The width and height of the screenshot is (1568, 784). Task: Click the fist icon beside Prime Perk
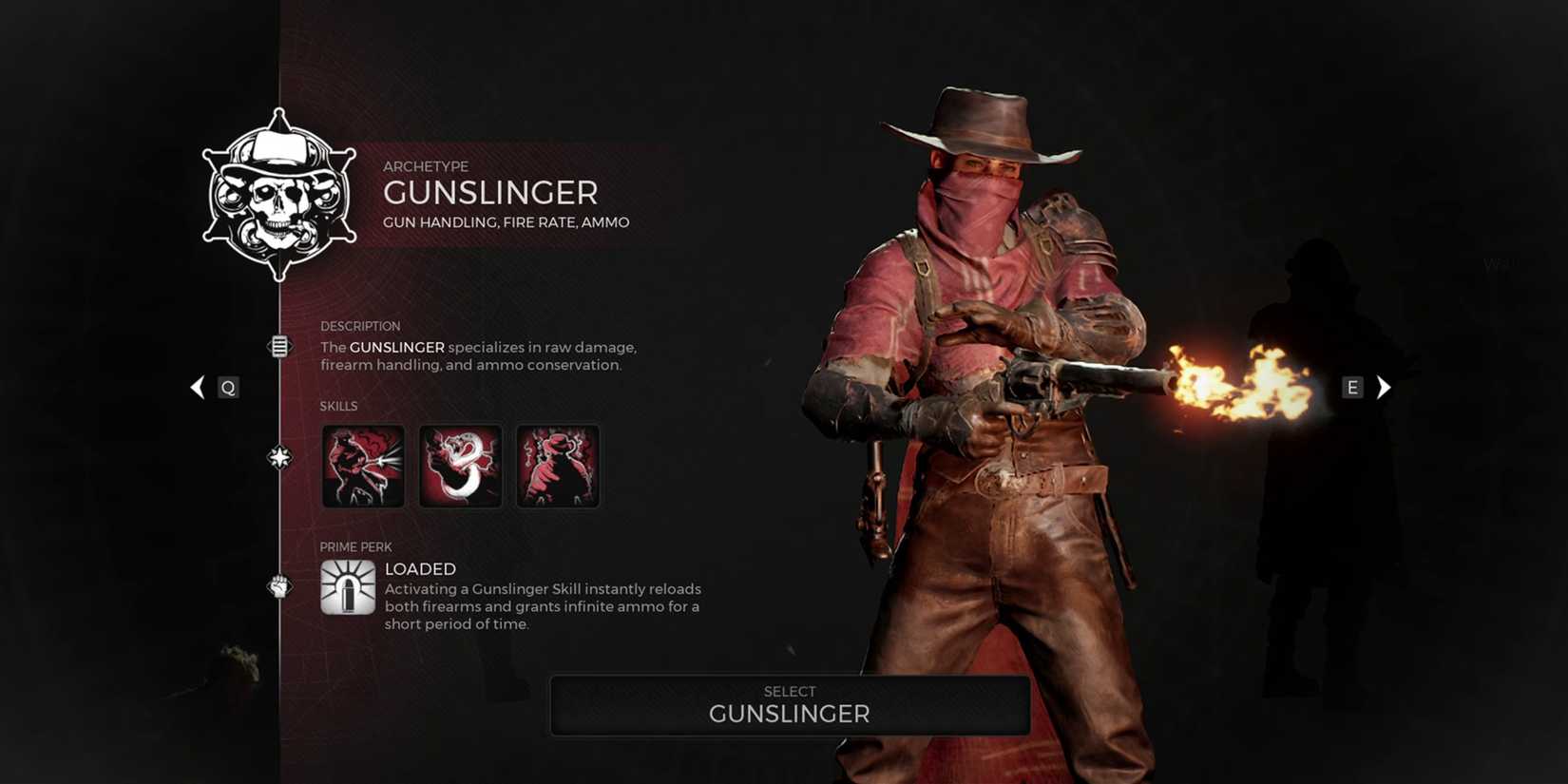pyautogui.click(x=278, y=586)
